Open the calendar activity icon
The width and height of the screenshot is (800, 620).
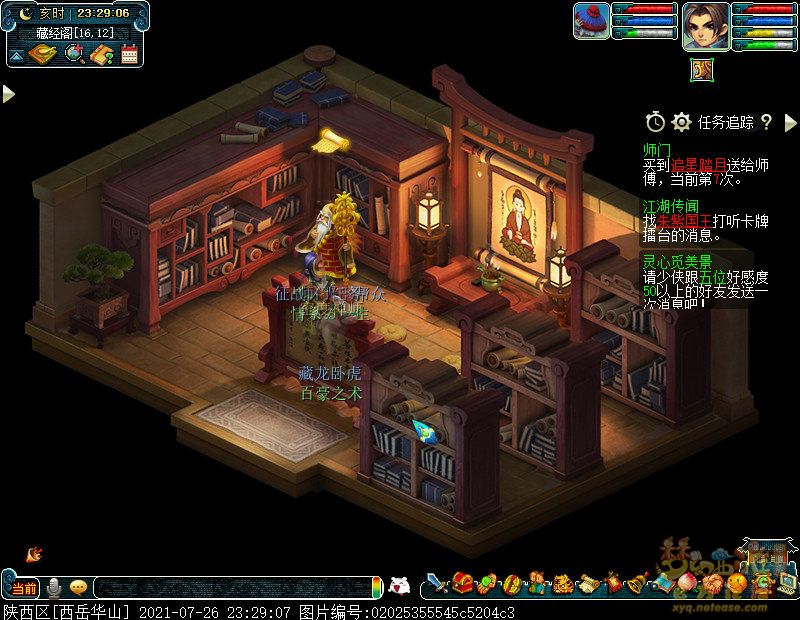[129, 54]
